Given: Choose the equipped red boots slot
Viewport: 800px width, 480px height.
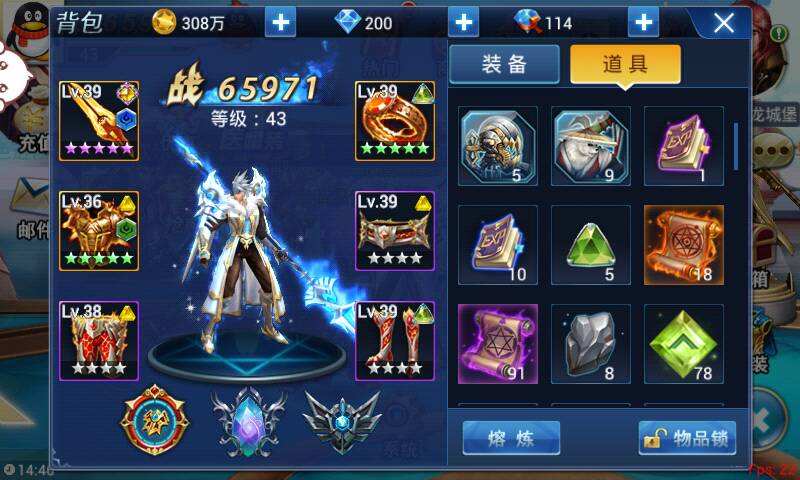Looking at the screenshot, I should (395, 340).
